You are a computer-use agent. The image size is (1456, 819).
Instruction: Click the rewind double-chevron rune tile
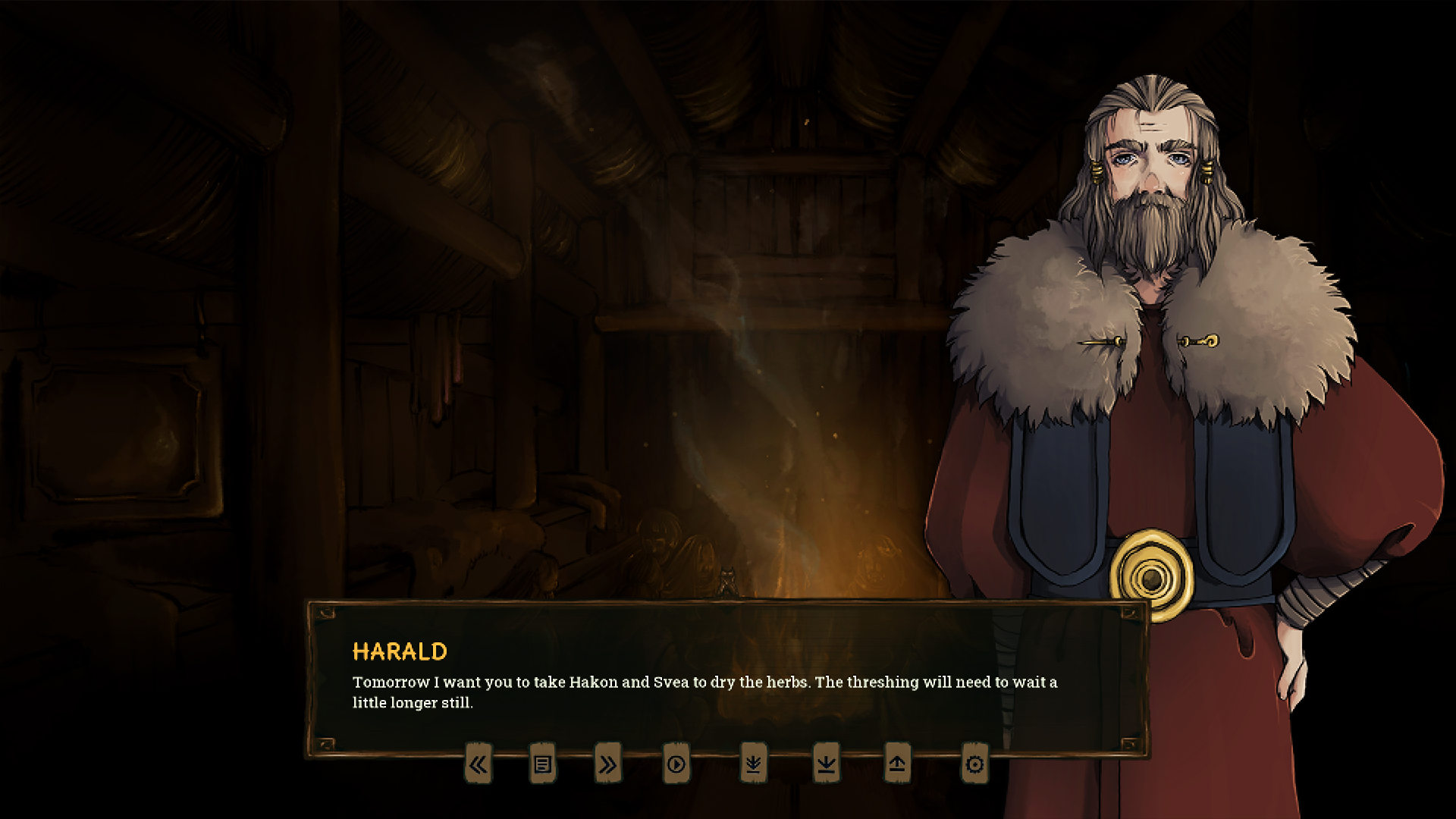click(x=479, y=765)
